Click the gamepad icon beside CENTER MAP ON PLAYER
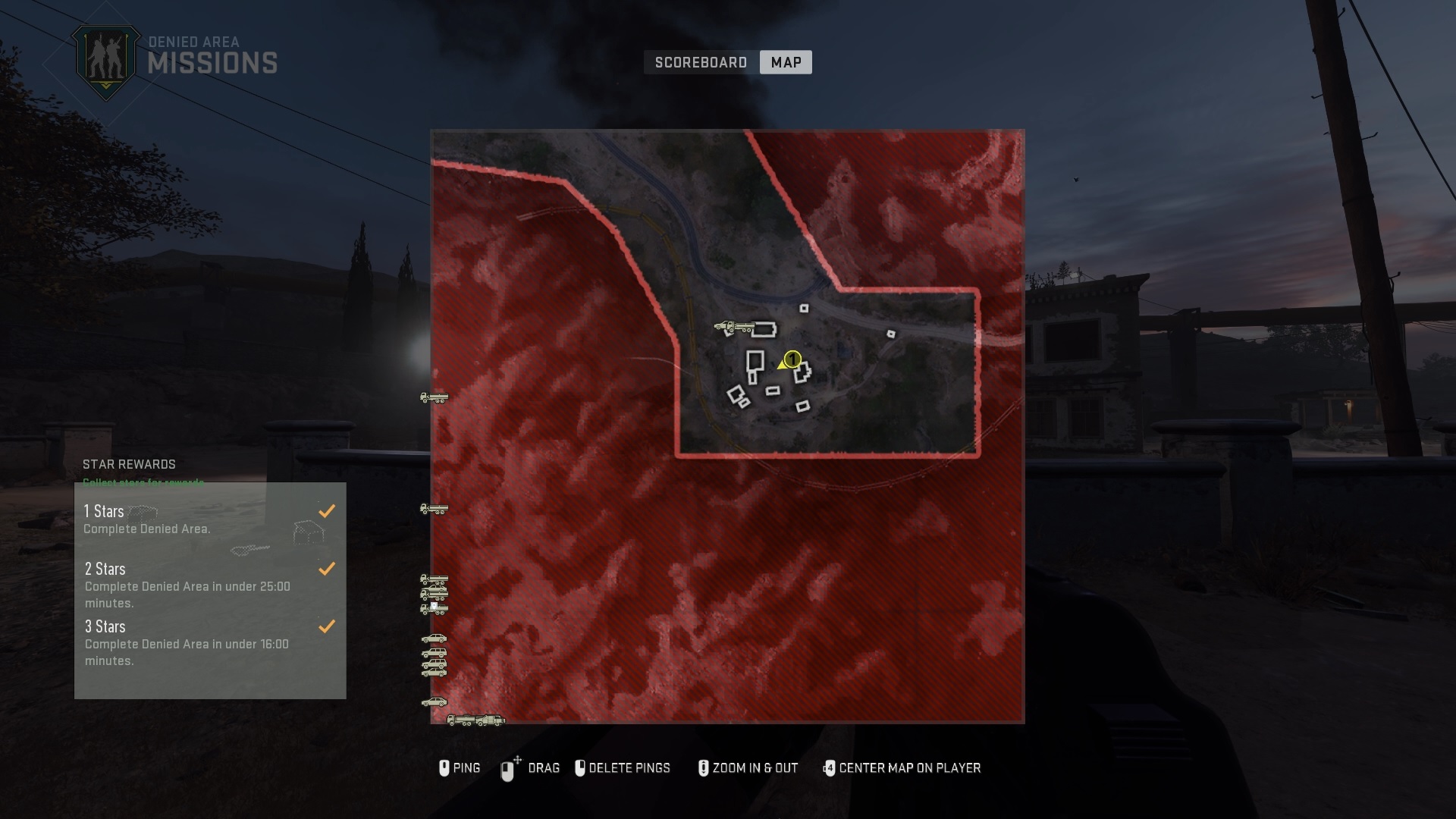The image size is (1456, 819). click(x=829, y=768)
